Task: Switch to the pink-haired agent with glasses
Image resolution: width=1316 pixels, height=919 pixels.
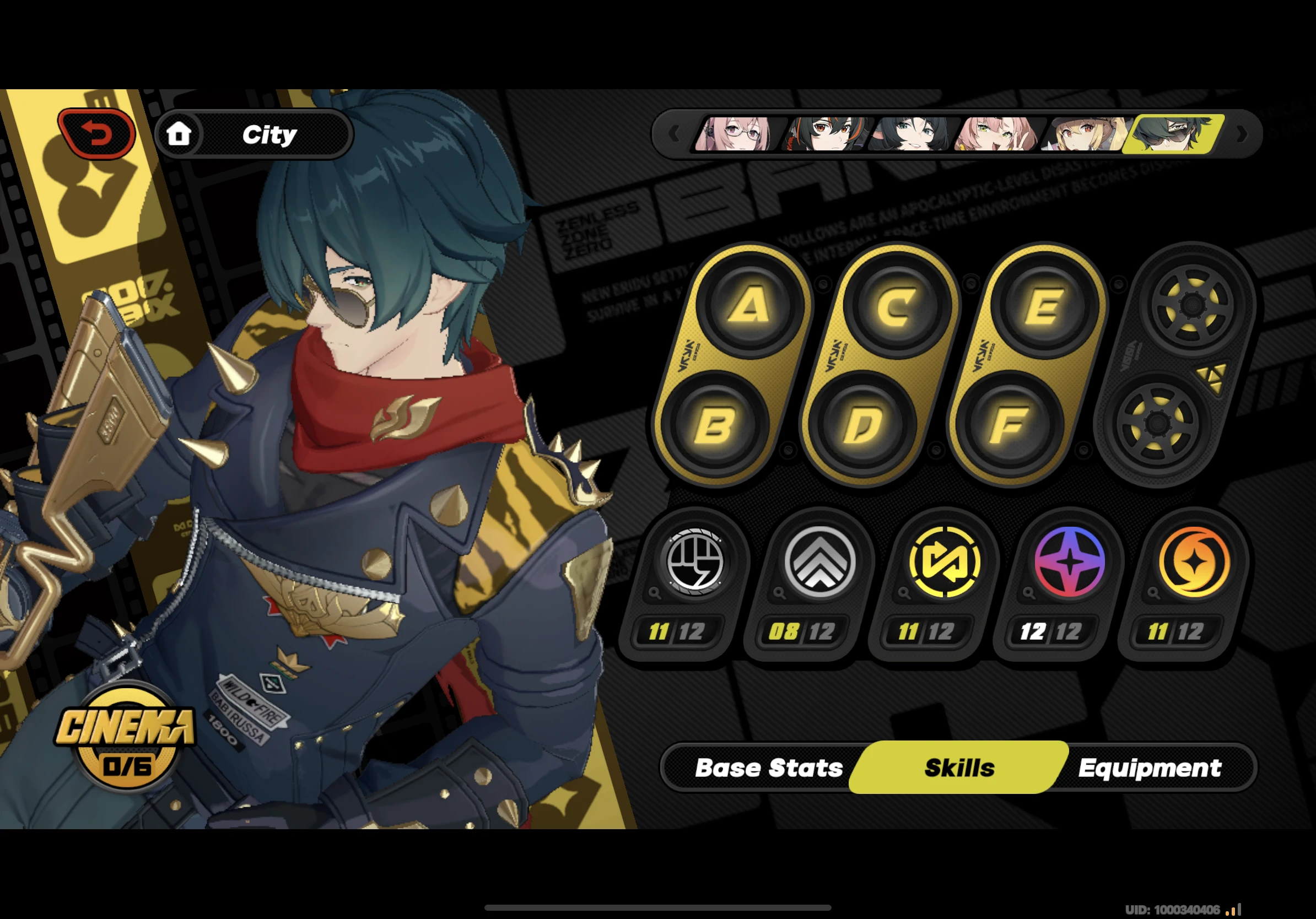Action: pyautogui.click(x=735, y=134)
